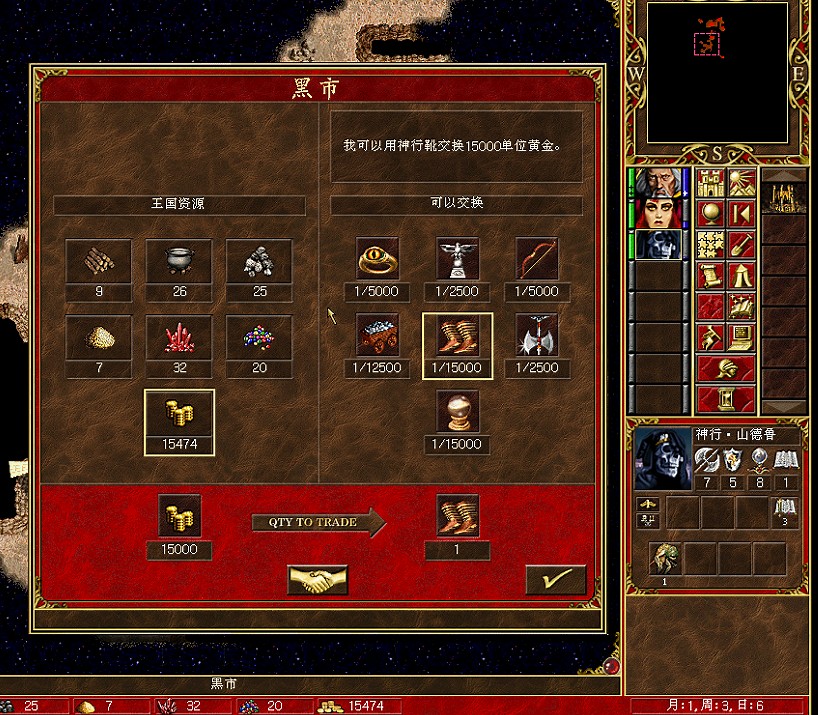
Task: Select the town in the town list
Action: coord(783,198)
